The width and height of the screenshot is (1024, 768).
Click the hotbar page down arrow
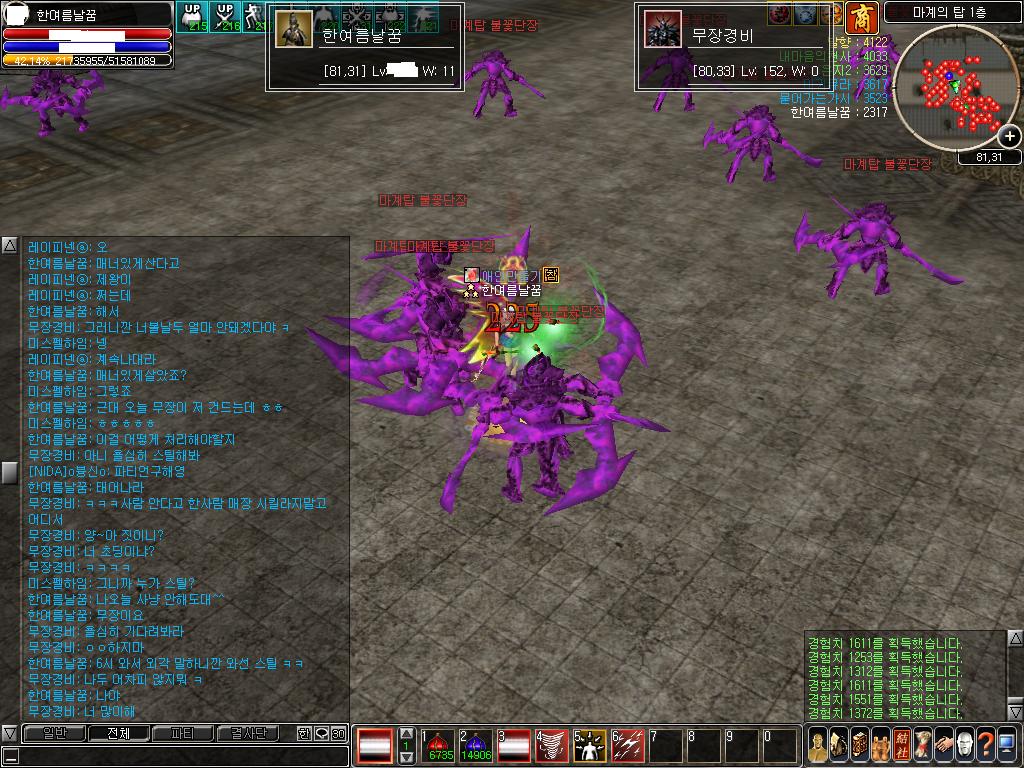click(406, 758)
